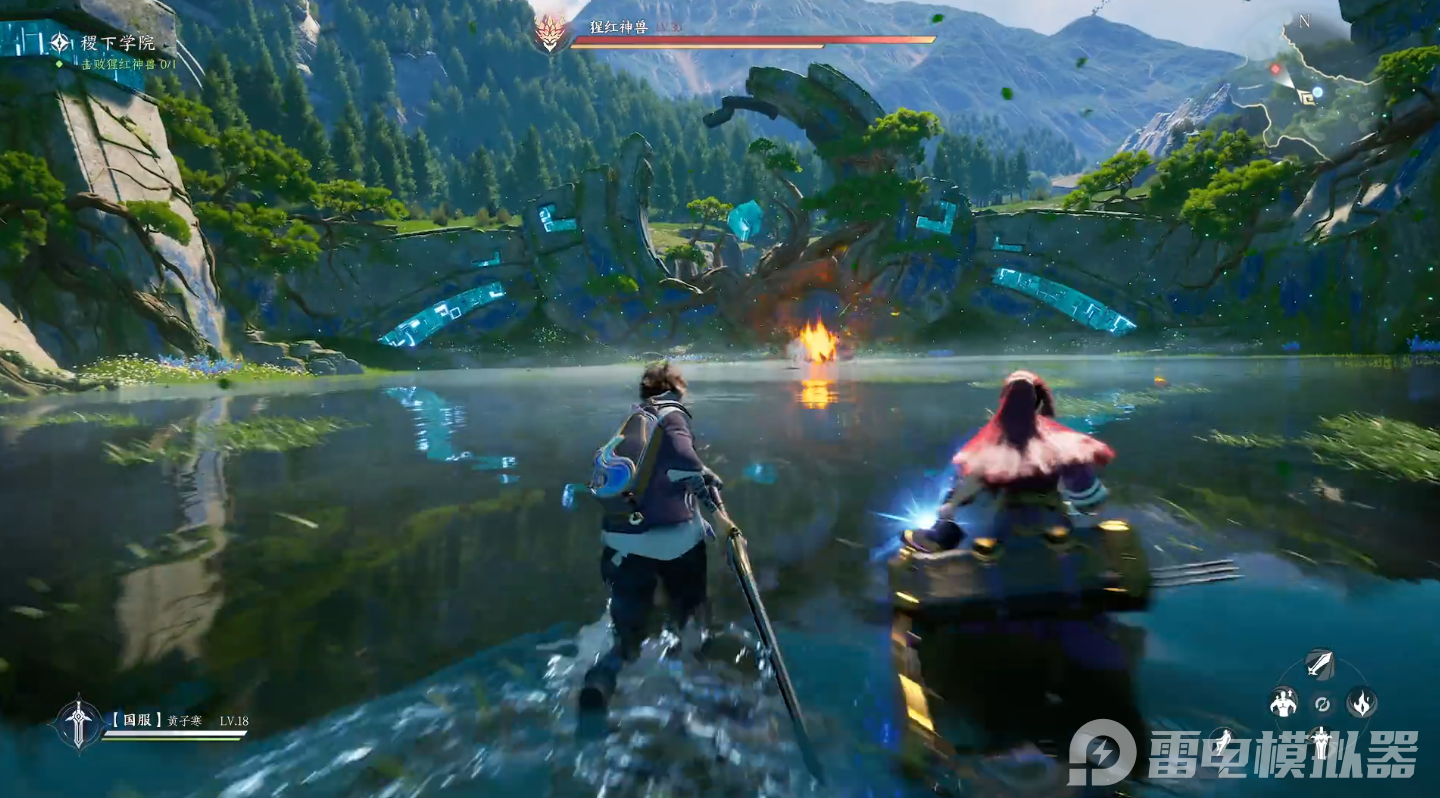This screenshot has width=1440, height=798.
Task: Tap the circular swap arrows icon
Action: 1321,703
